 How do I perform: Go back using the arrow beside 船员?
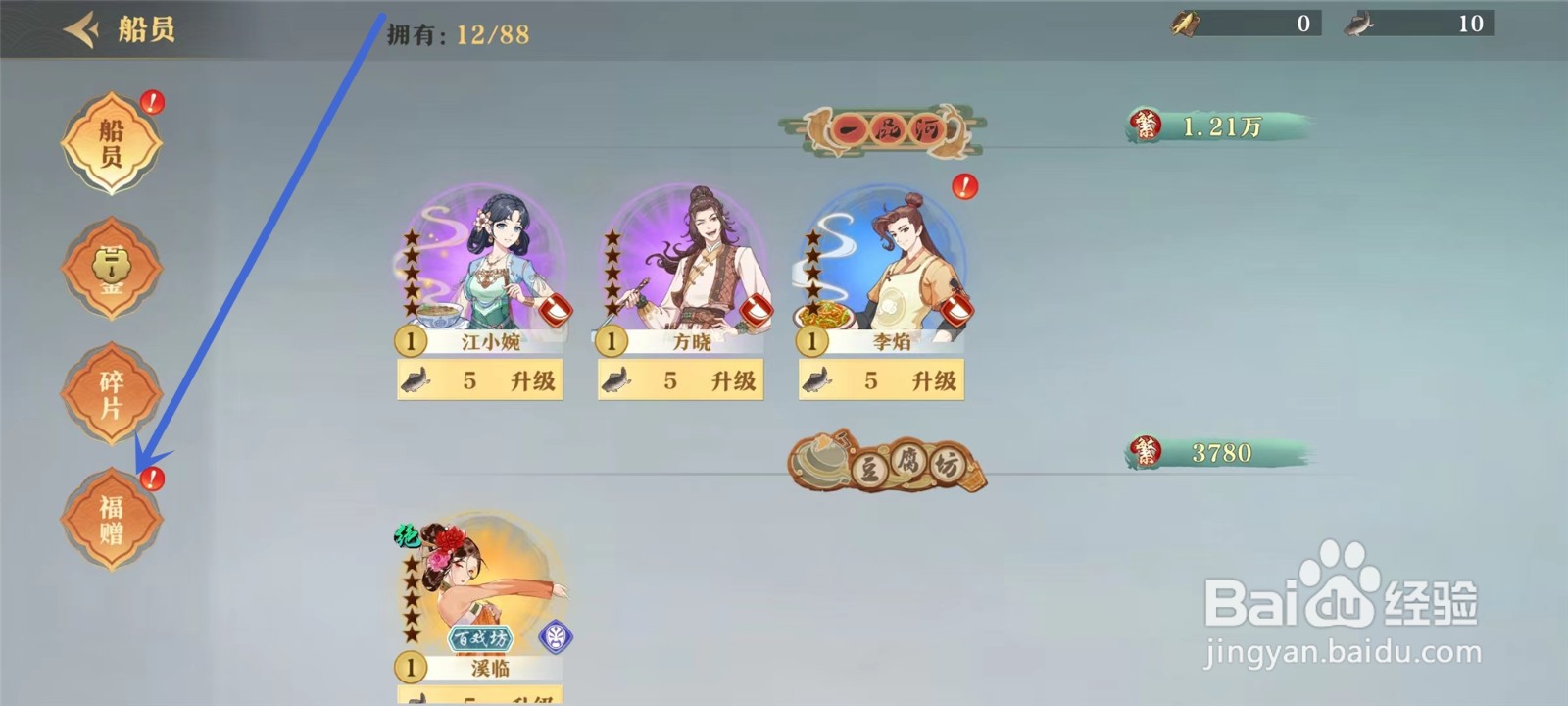coord(83,28)
